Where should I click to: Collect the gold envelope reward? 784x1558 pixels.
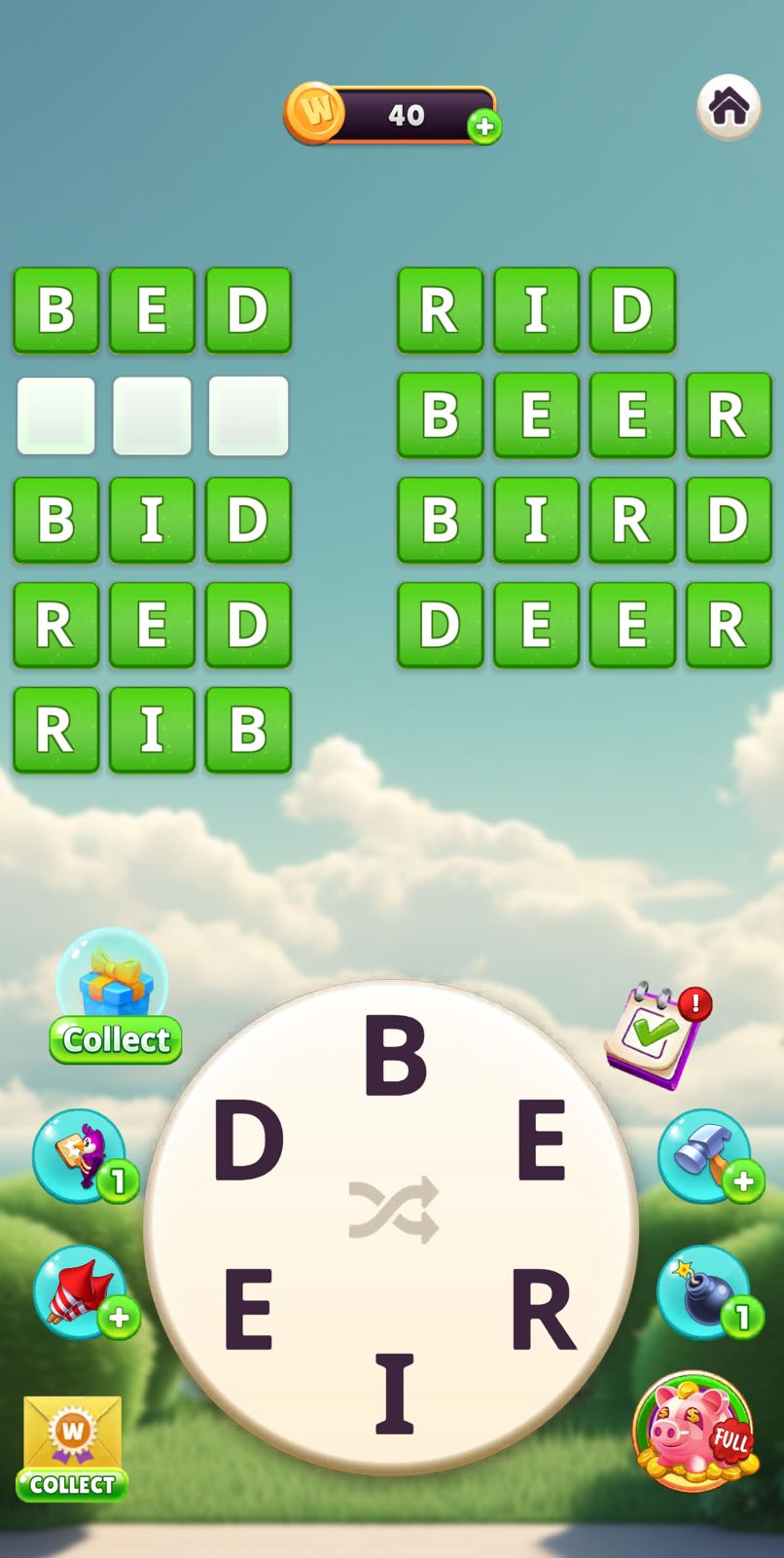72,1448
